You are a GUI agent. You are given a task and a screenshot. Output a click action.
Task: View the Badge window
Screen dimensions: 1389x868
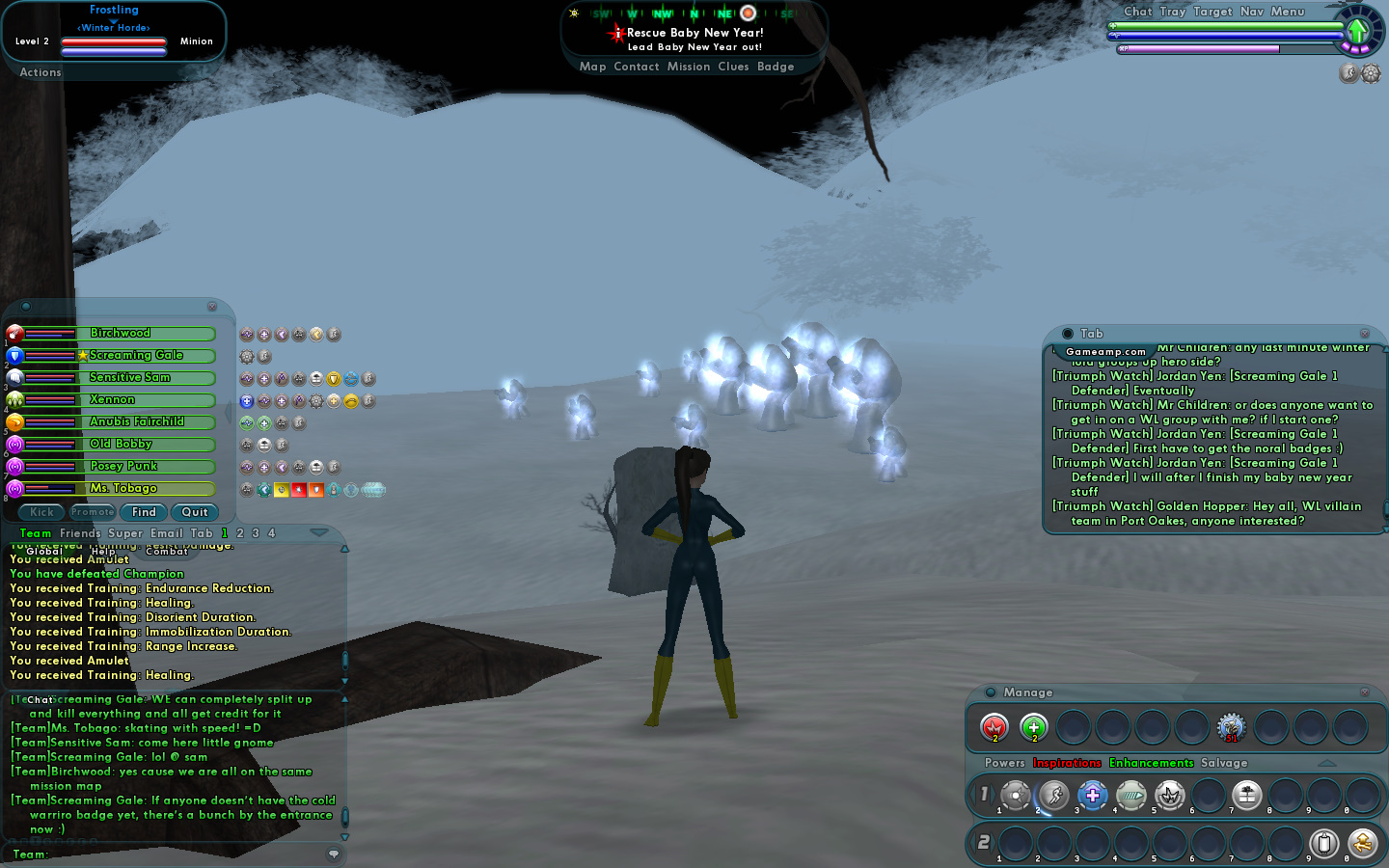click(776, 67)
